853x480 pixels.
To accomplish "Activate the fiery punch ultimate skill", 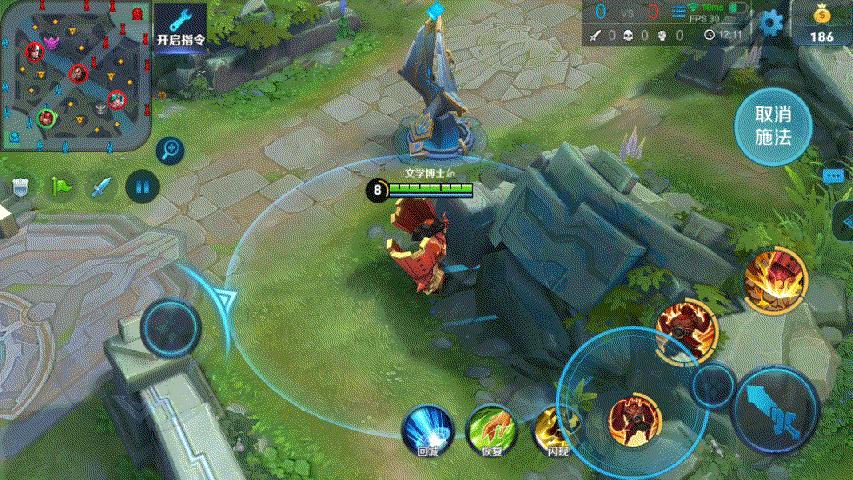I will tap(775, 279).
